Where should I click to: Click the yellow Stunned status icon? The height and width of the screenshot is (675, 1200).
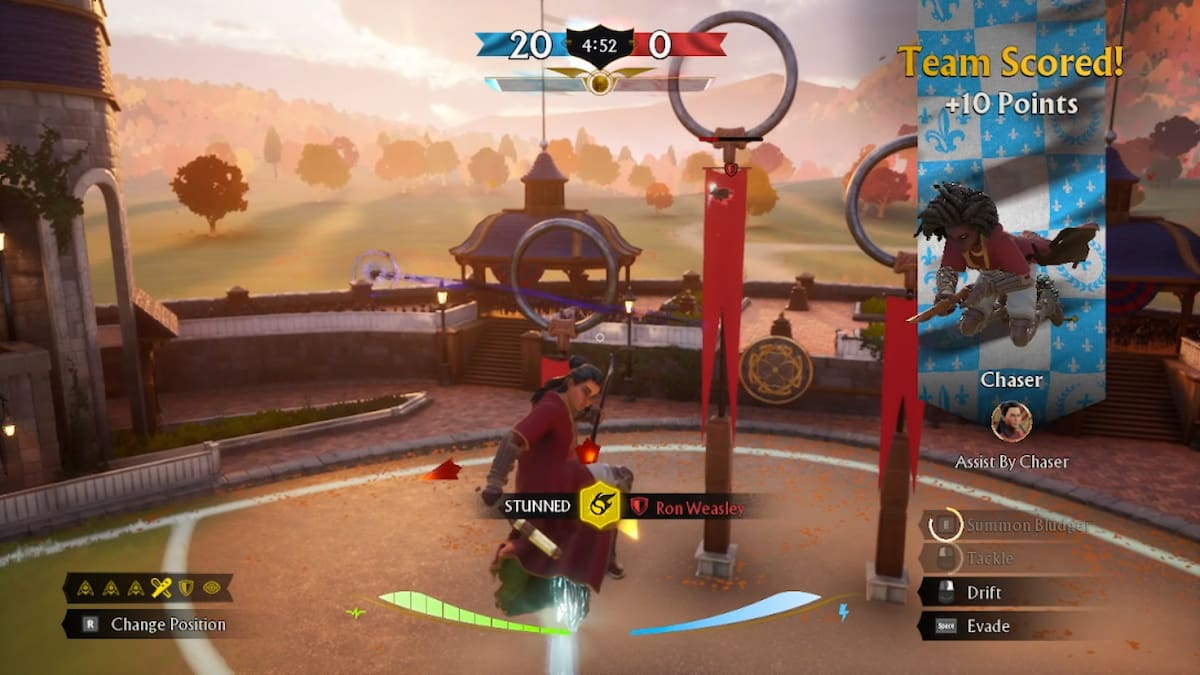600,506
